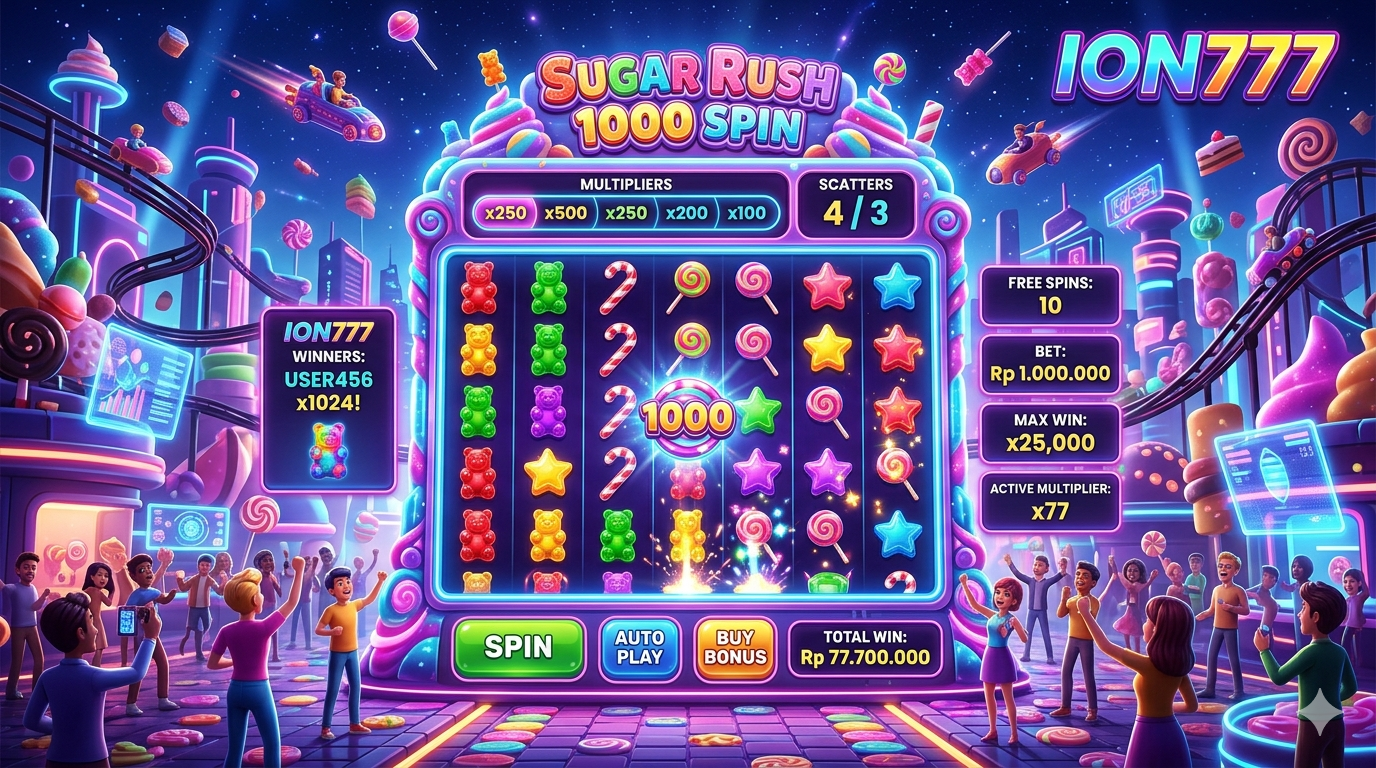Hit the green SPIN button
The image size is (1376, 768).
pos(518,647)
